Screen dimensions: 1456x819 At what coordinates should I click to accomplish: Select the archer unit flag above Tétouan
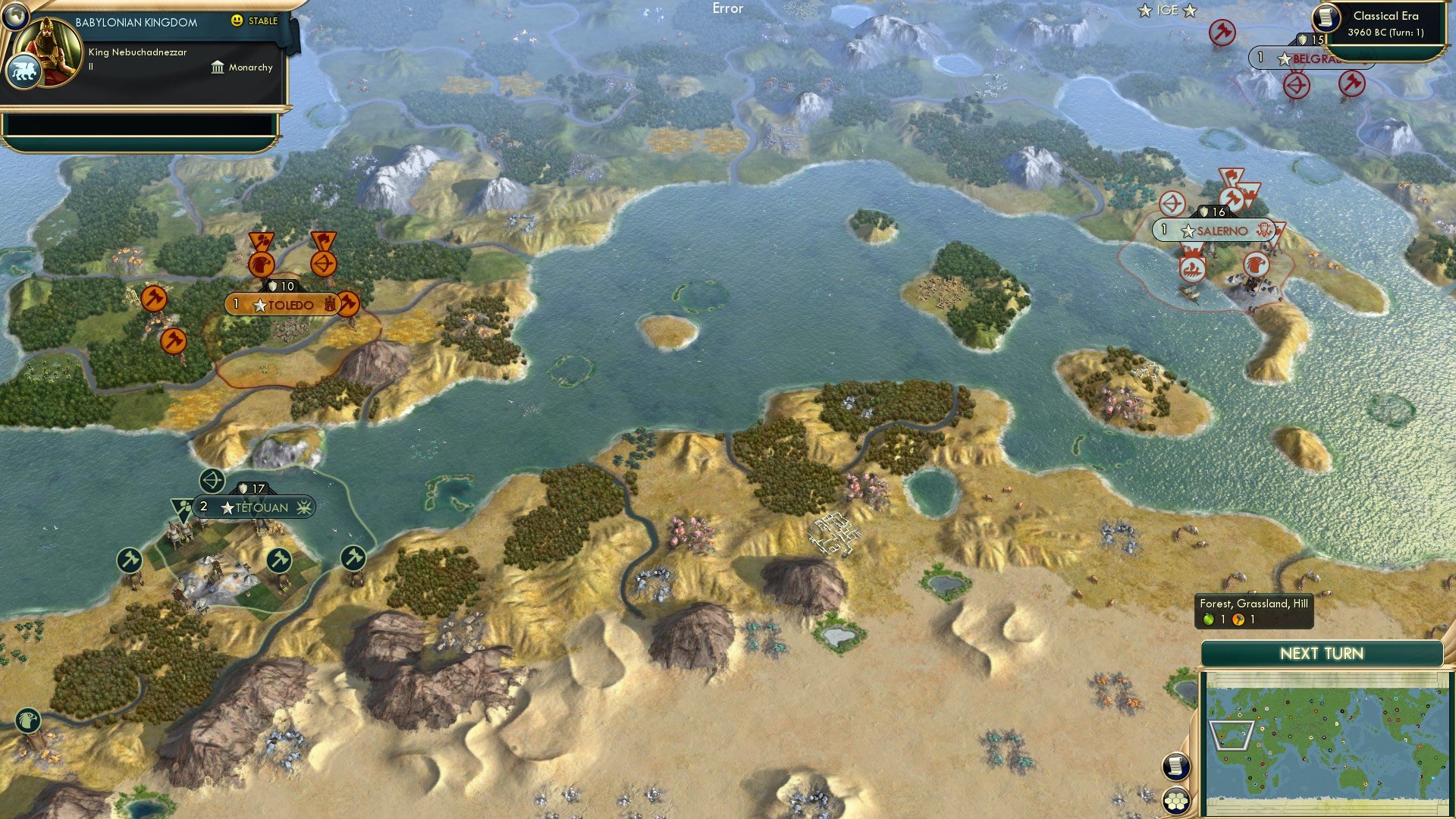tap(210, 480)
